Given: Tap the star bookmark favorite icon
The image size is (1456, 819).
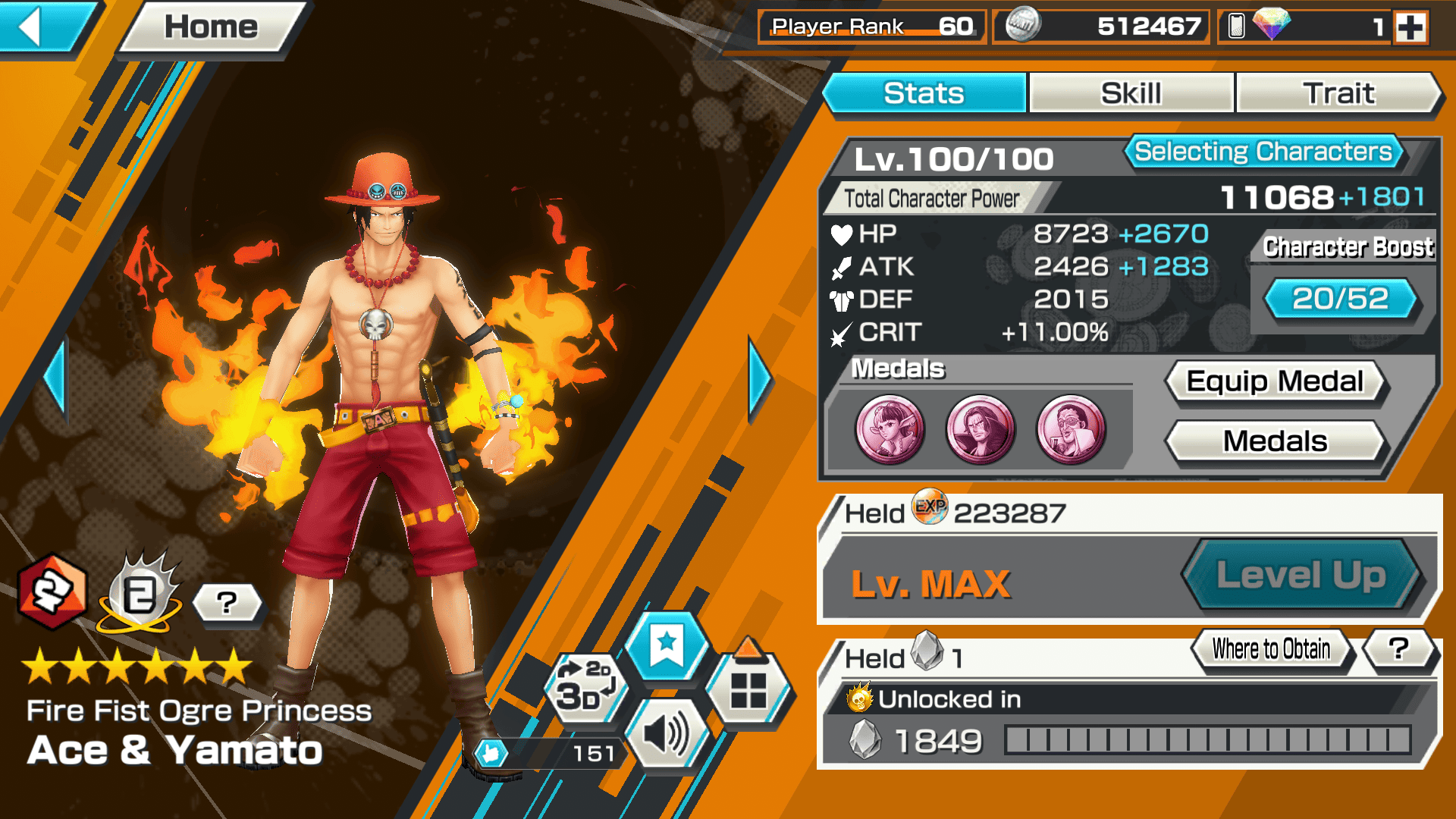Looking at the screenshot, I should pos(667,645).
